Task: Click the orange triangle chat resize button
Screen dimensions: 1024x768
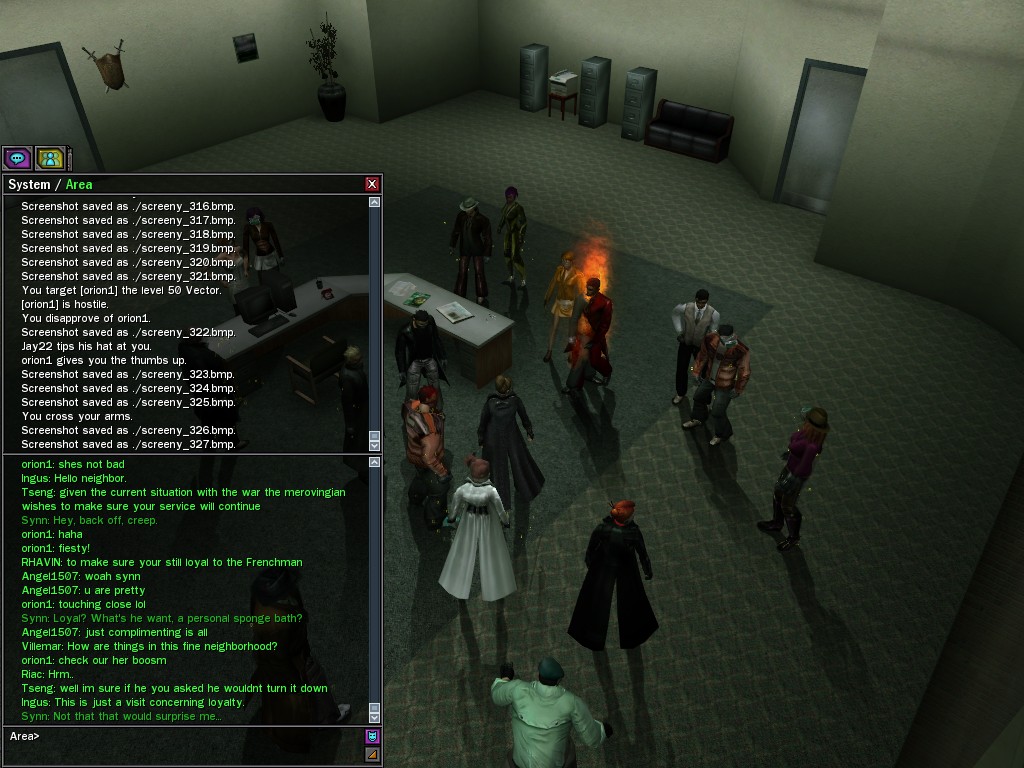Action: click(373, 755)
